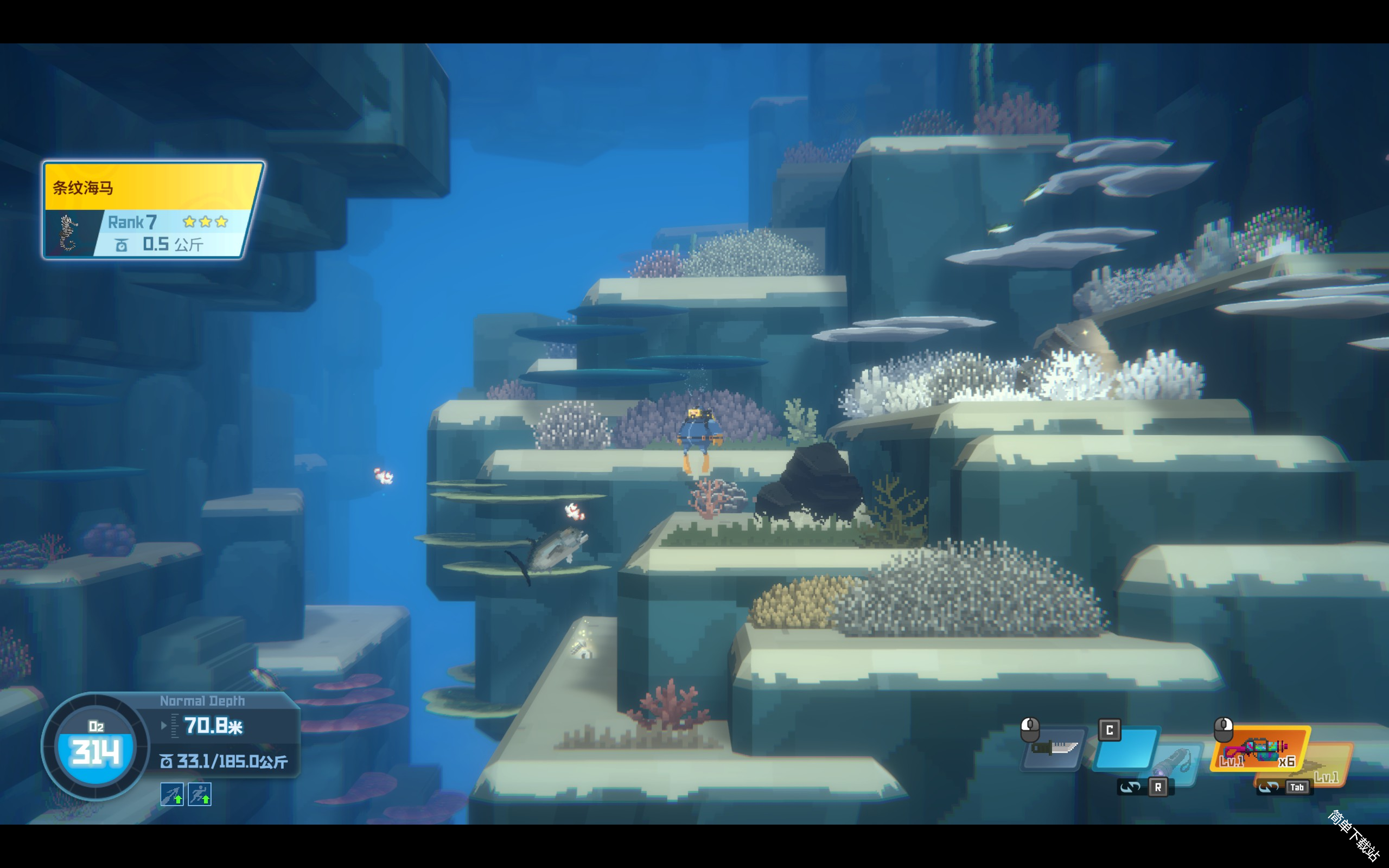Click the running figure speed buff icon
Viewport: 1389px width, 868px height.
coord(200,795)
